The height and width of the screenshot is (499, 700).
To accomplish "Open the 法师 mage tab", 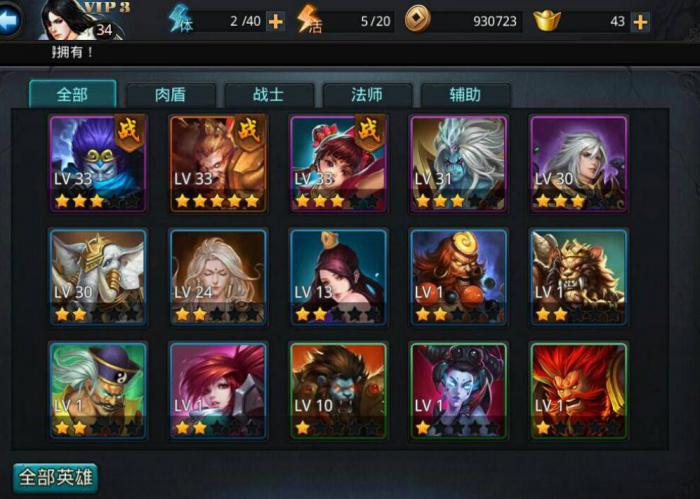I will 367,95.
